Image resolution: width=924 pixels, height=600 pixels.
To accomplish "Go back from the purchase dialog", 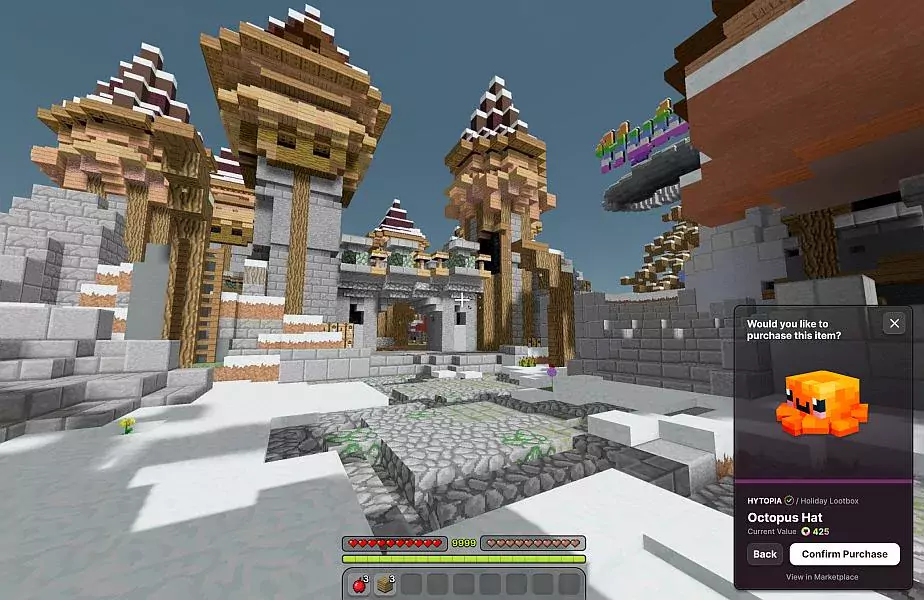I will [x=765, y=554].
